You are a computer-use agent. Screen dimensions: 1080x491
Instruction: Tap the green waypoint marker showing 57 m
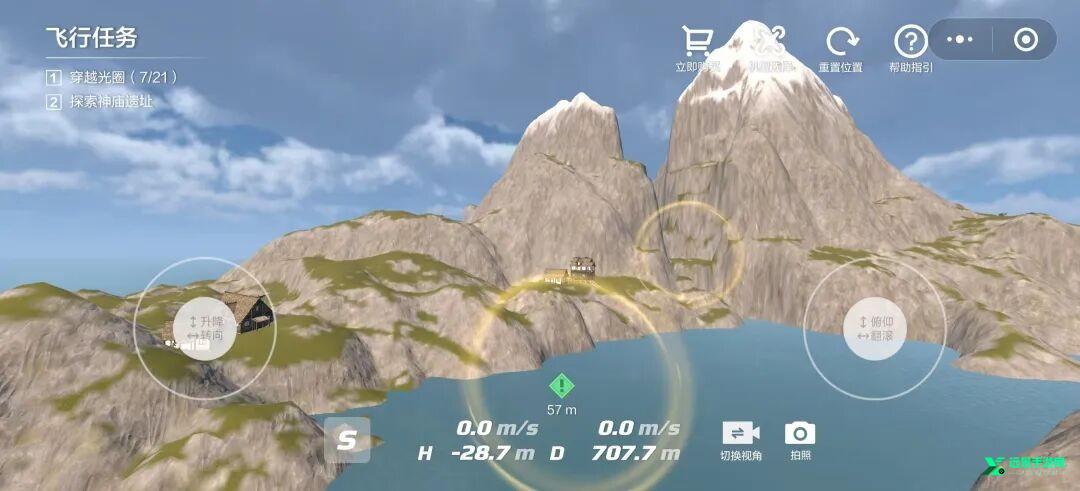pos(562,386)
